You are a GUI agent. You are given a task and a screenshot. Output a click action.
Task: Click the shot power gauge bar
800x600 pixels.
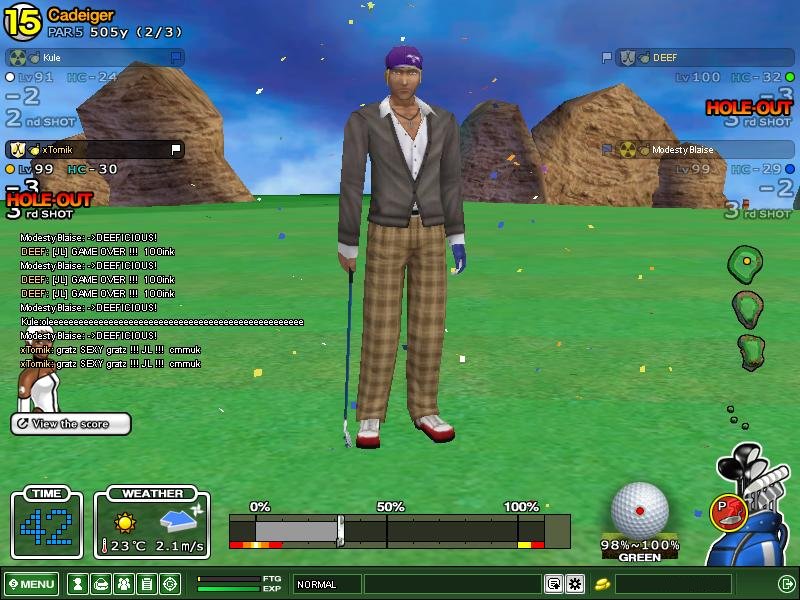tap(399, 530)
